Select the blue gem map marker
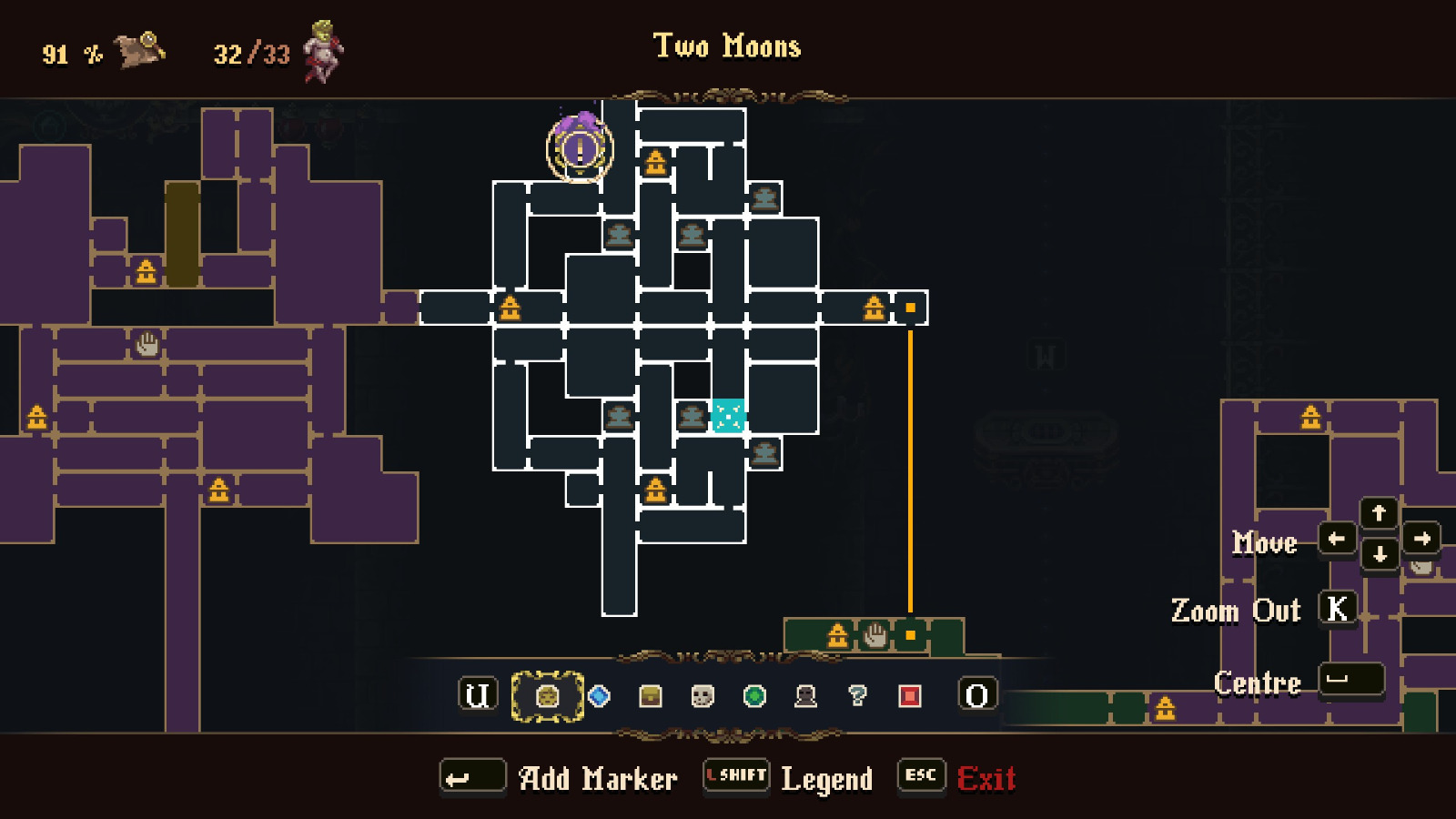The image size is (1456, 819). [x=600, y=694]
